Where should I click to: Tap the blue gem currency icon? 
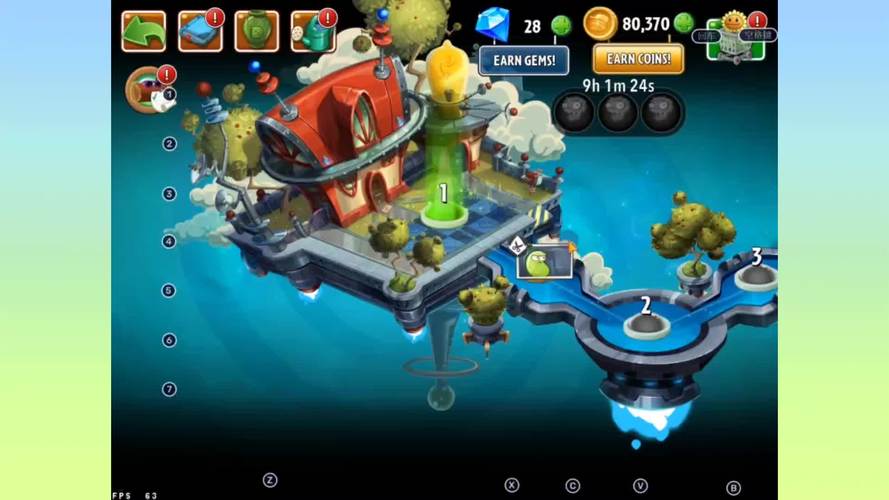492,24
